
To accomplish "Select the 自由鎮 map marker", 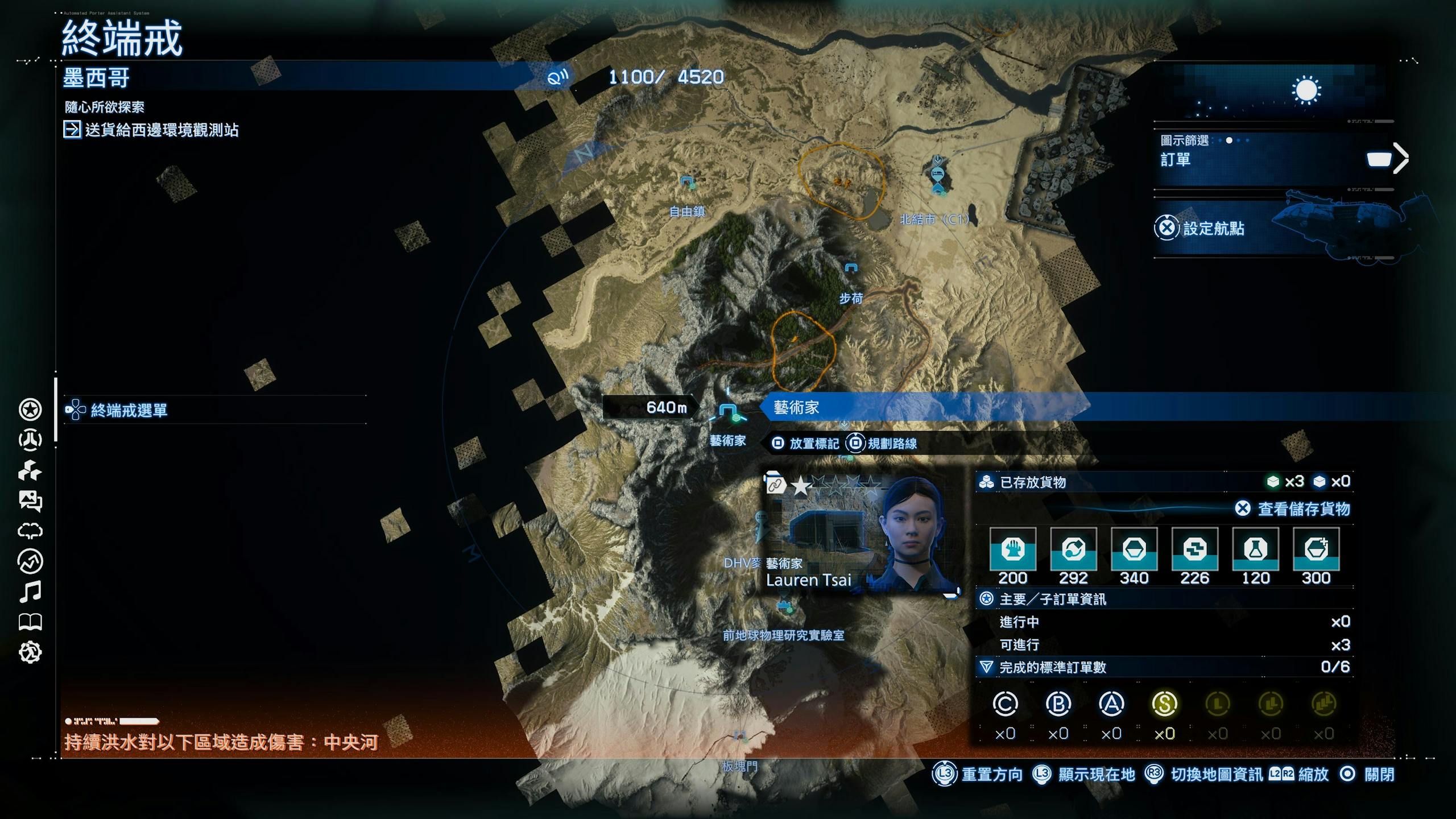I will 687,183.
